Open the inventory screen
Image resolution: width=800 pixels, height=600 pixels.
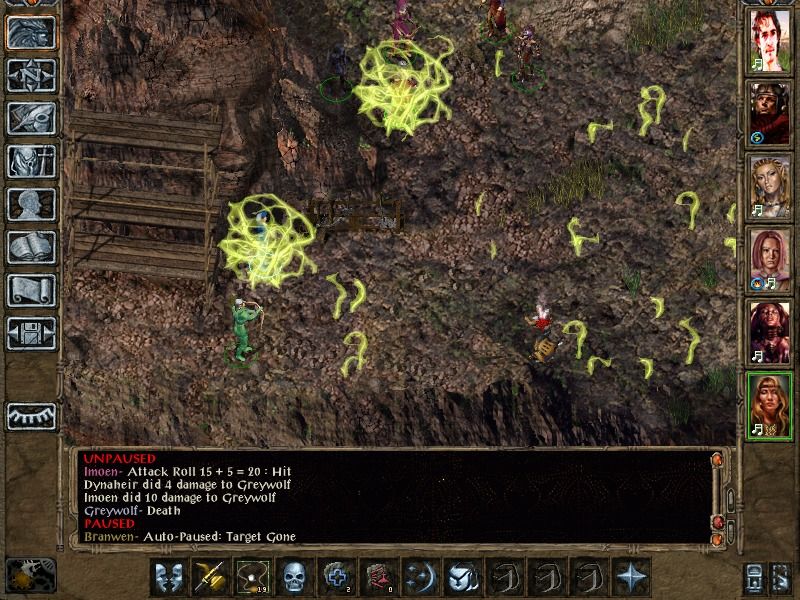[x=31, y=161]
